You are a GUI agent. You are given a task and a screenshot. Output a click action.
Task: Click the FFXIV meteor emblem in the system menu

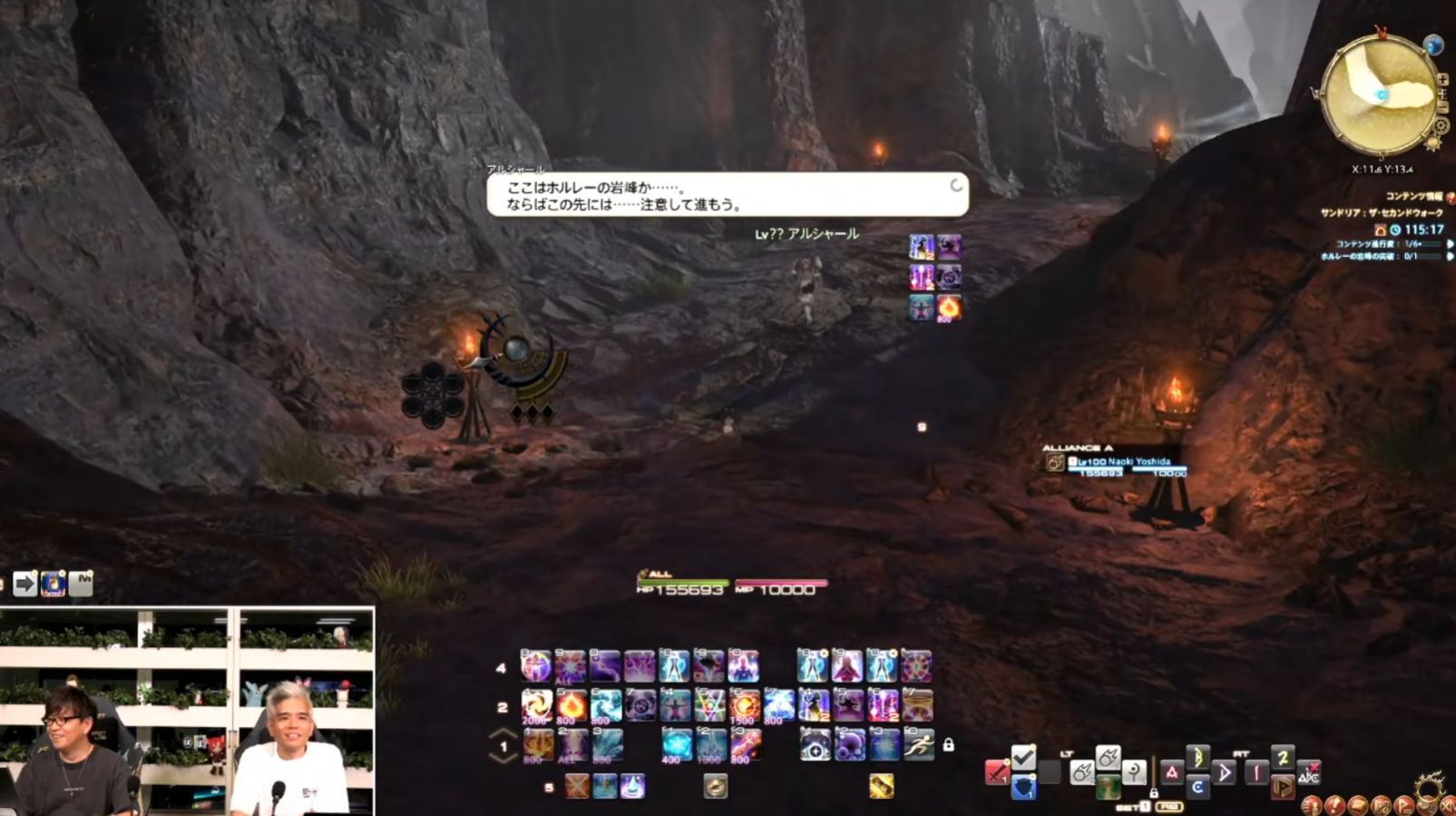click(x=1428, y=786)
